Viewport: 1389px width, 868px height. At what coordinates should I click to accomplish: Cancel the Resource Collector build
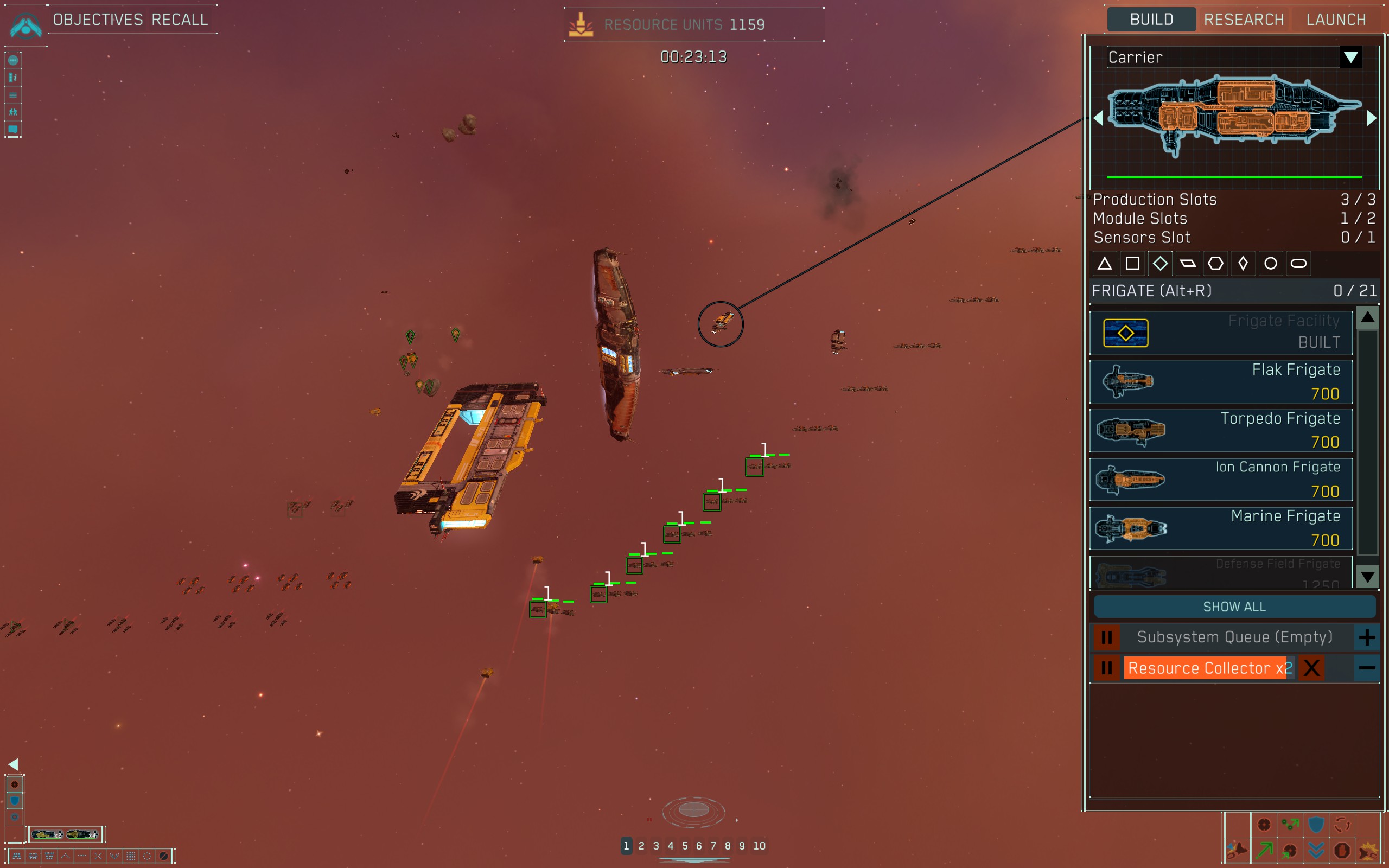coord(1311,668)
